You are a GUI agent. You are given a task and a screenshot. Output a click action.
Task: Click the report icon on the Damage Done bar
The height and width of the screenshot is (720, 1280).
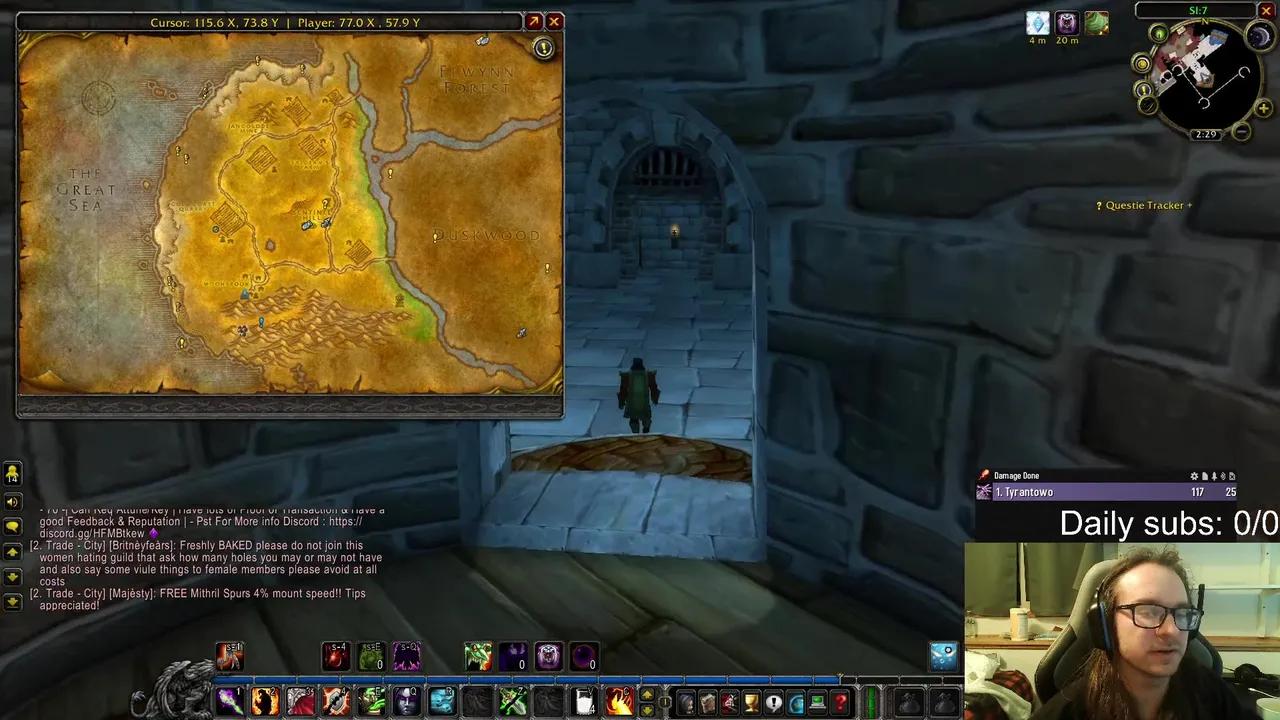pyautogui.click(x=1204, y=476)
